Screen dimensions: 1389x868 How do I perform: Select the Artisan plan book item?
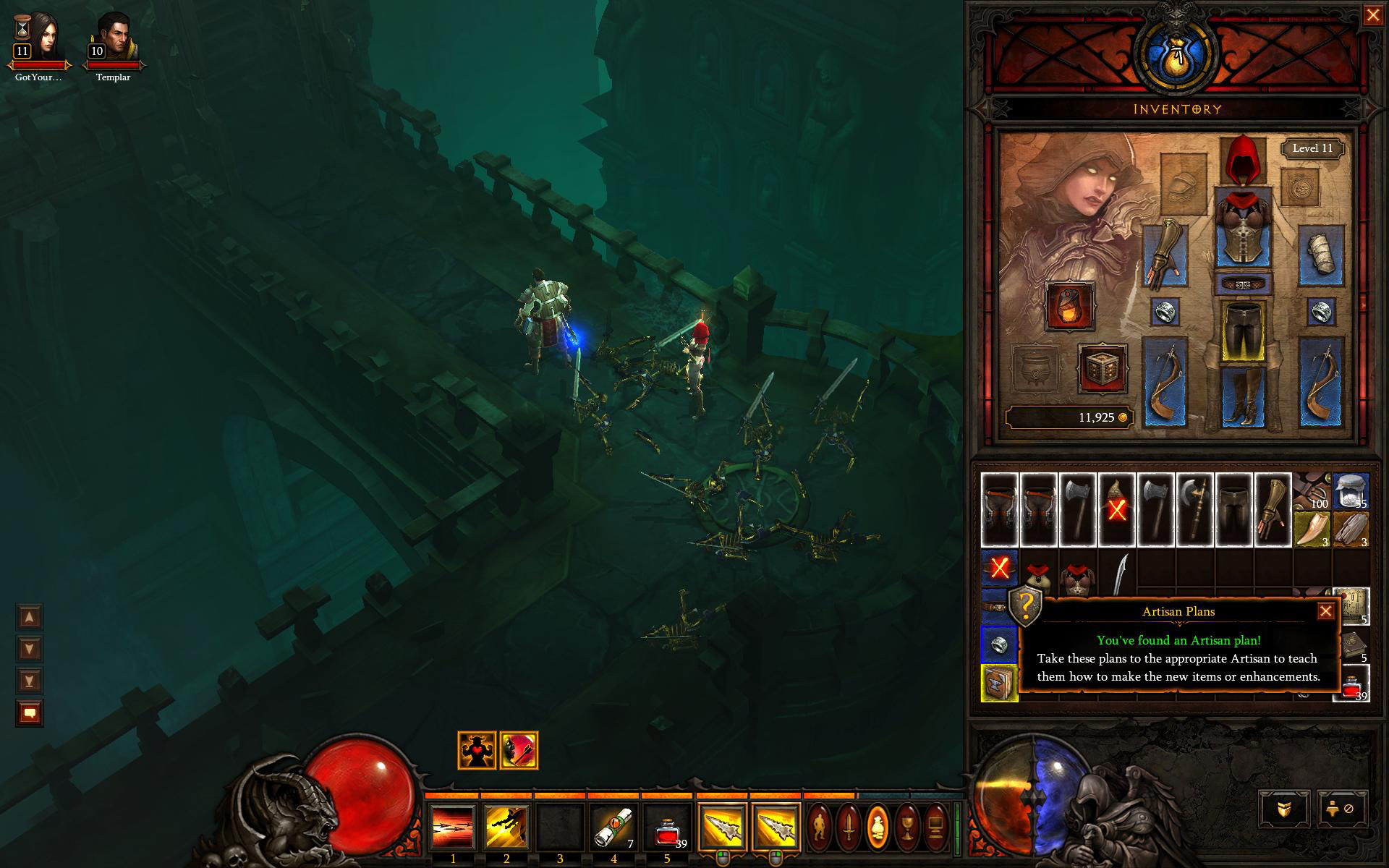(x=999, y=683)
